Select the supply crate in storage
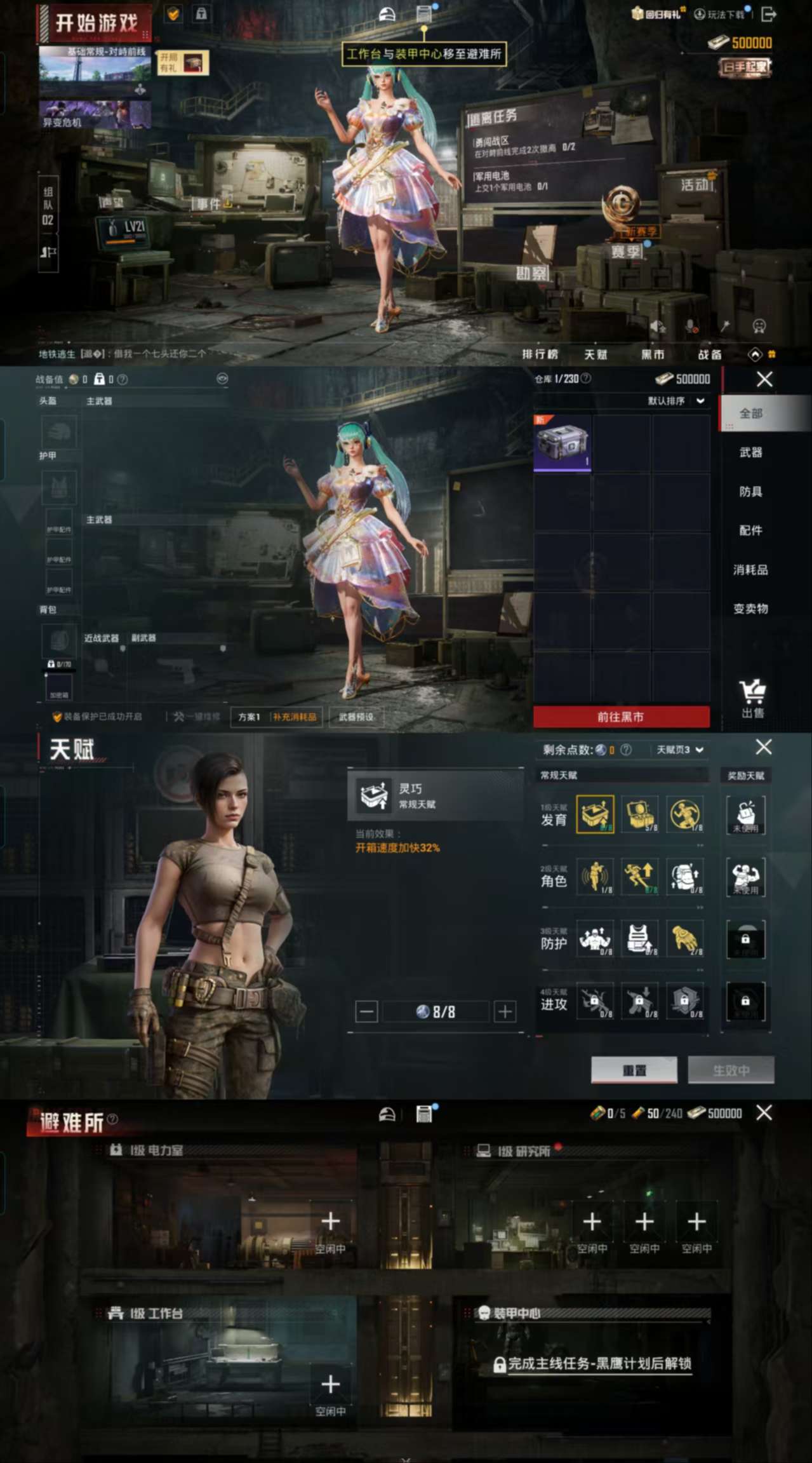The image size is (812, 1463). click(562, 443)
